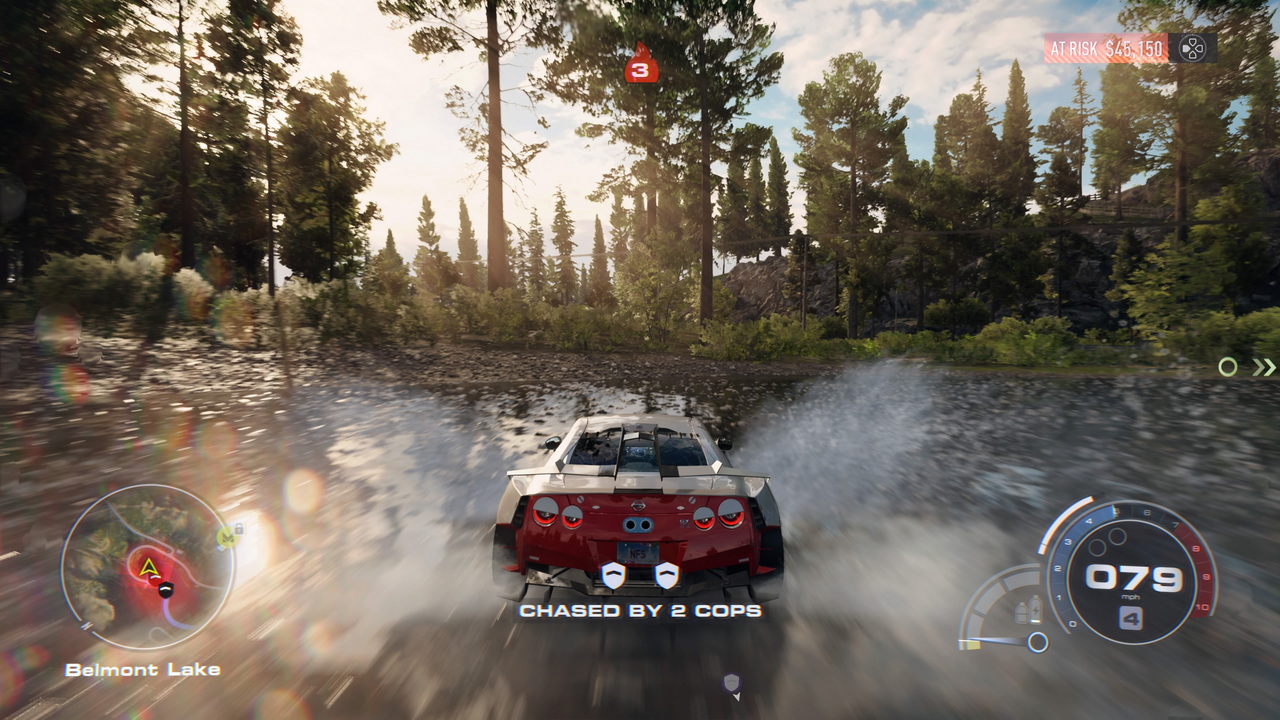
Task: Toggle the AT RISK $45,150 banner
Action: (1107, 45)
